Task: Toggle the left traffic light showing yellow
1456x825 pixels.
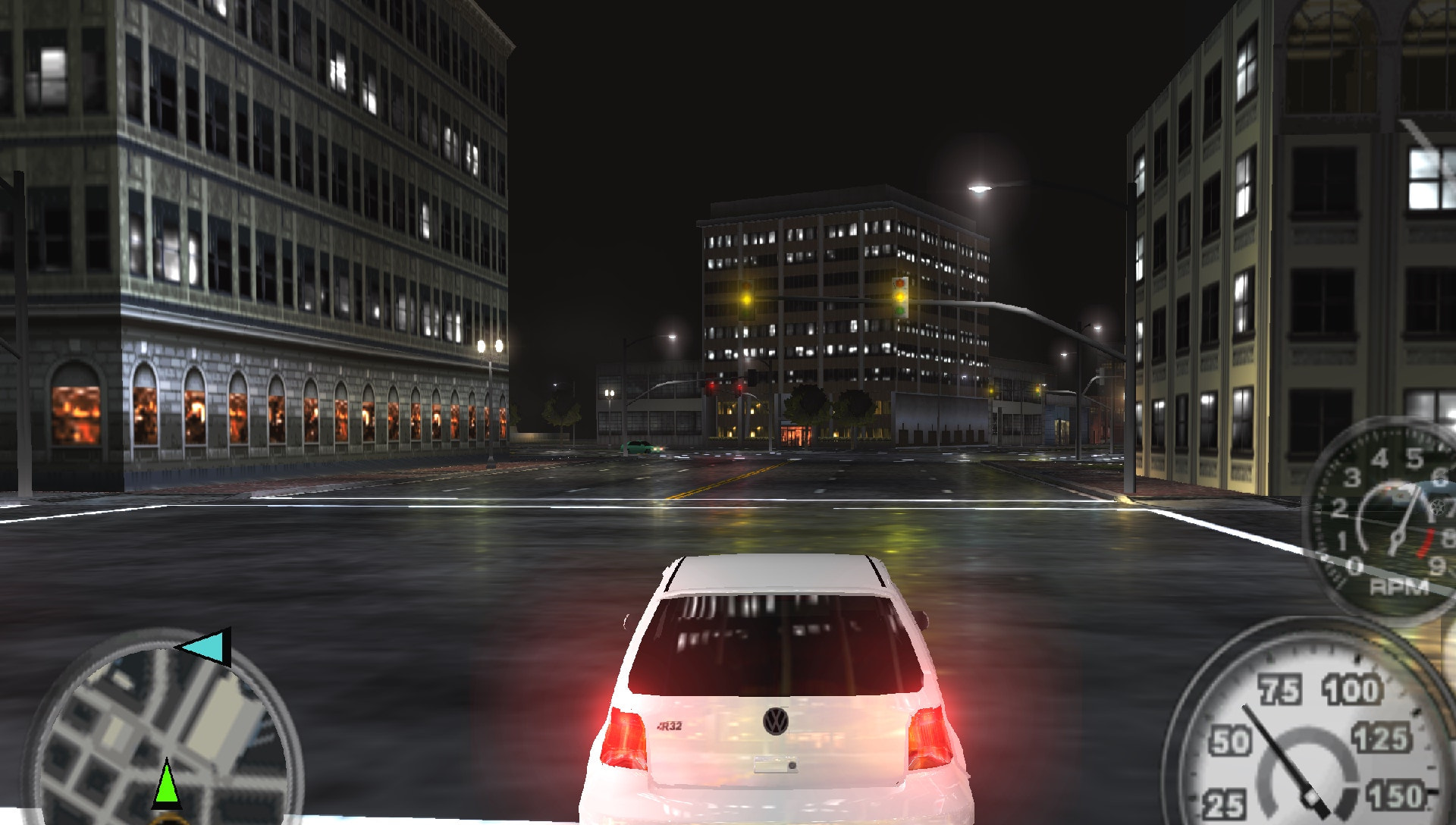Action: [x=746, y=299]
